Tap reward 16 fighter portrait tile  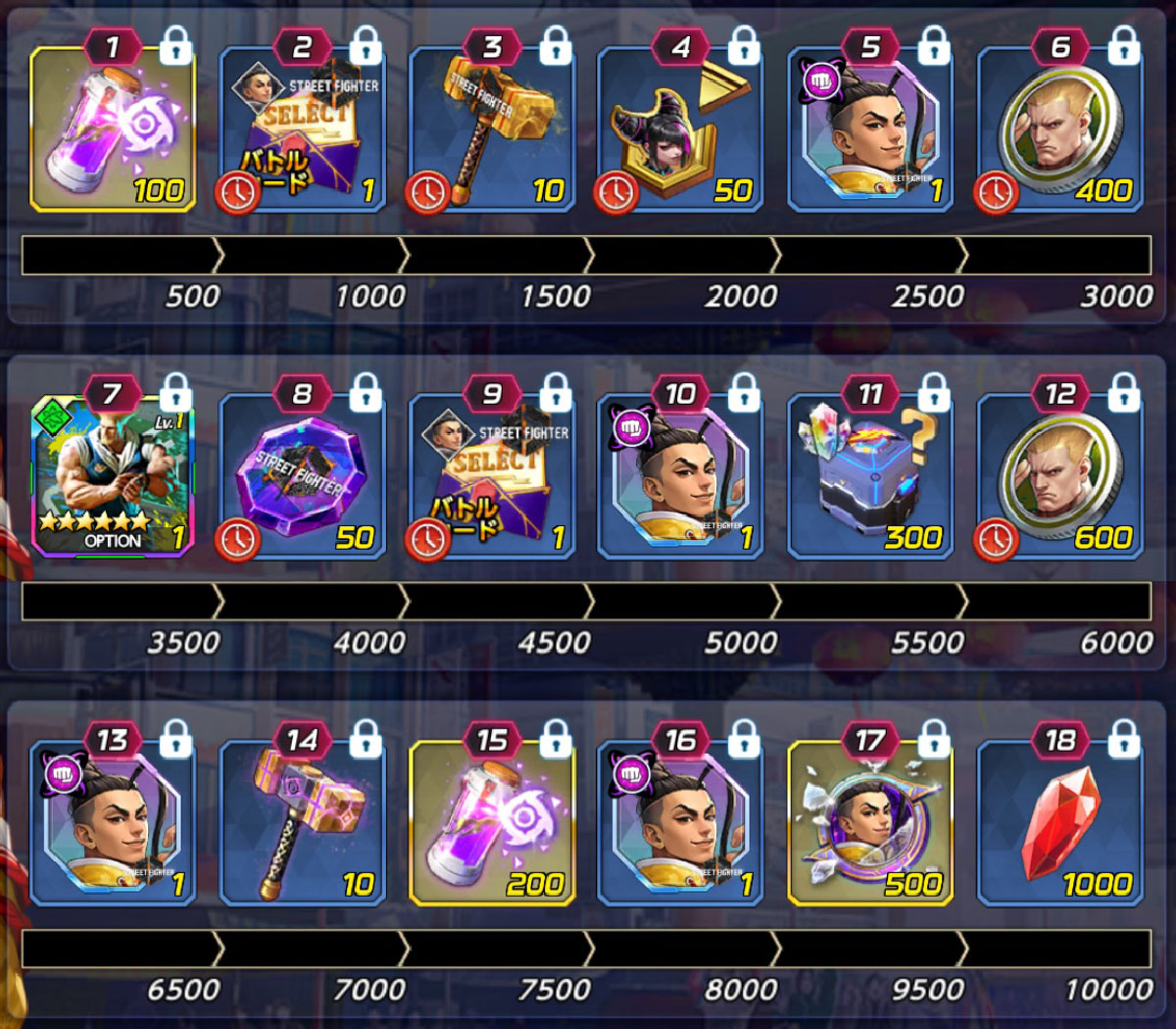coord(681,823)
